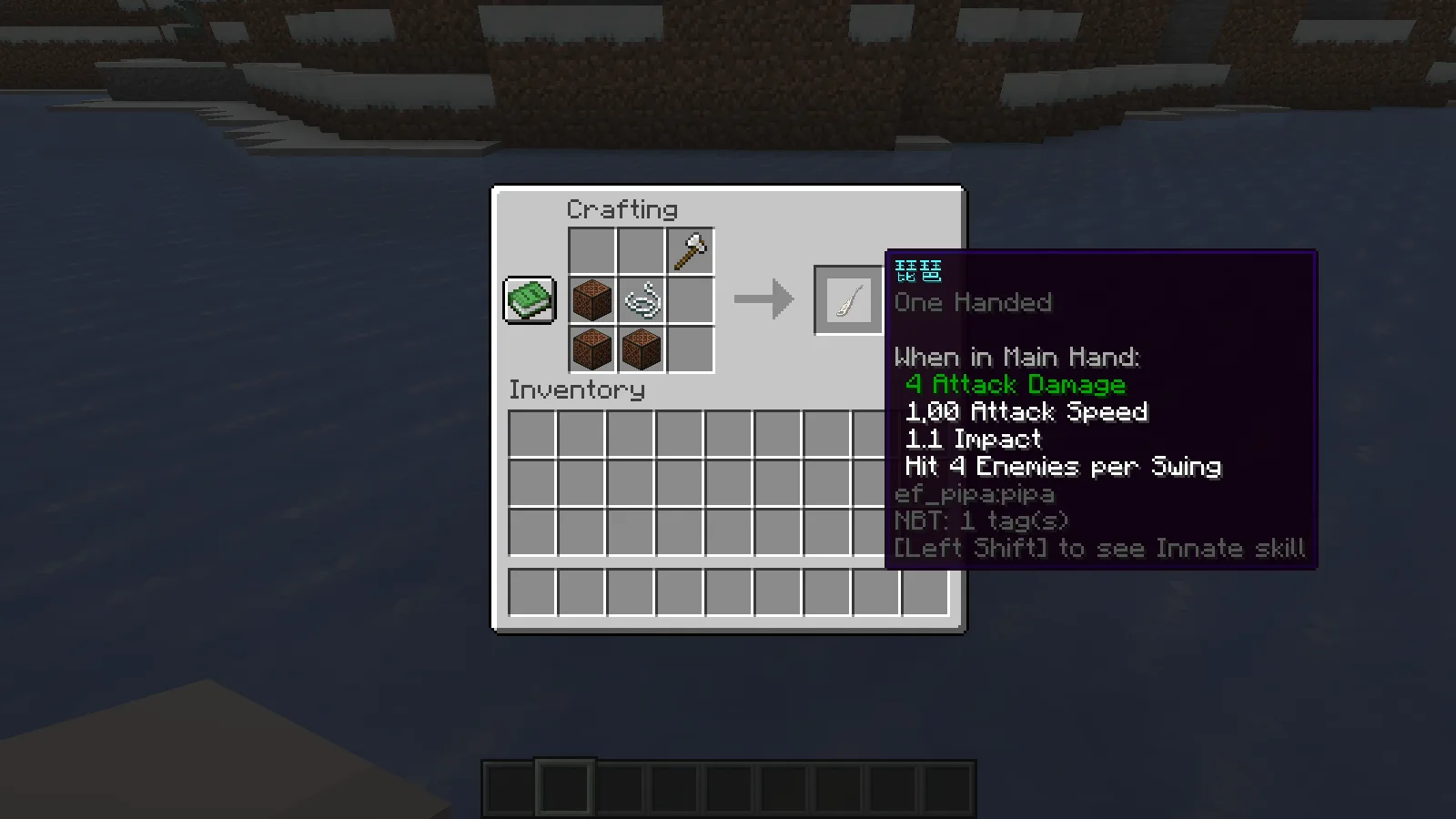Pick up the note block directly below the string

[x=642, y=349]
